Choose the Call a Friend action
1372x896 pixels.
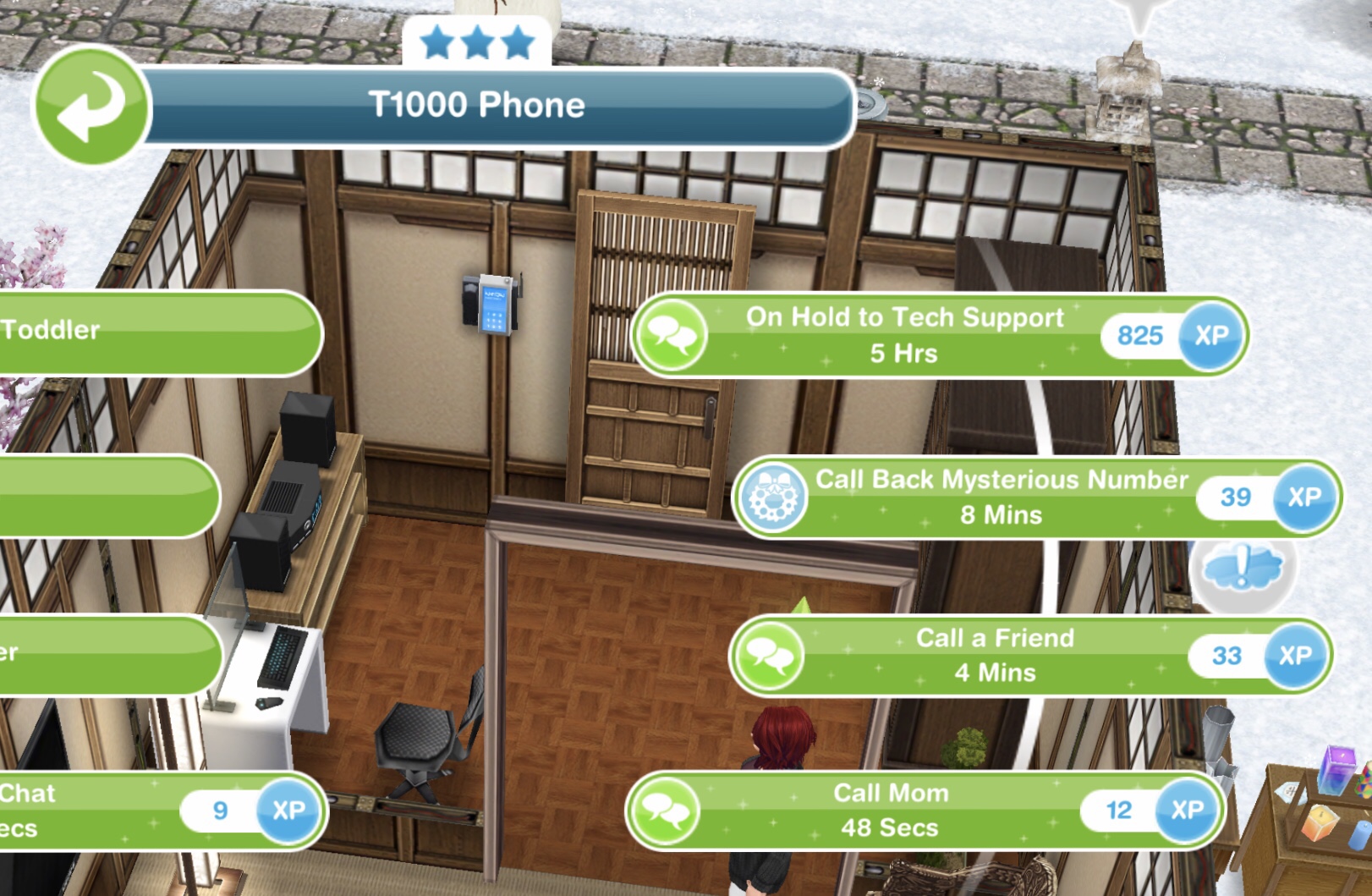click(995, 656)
